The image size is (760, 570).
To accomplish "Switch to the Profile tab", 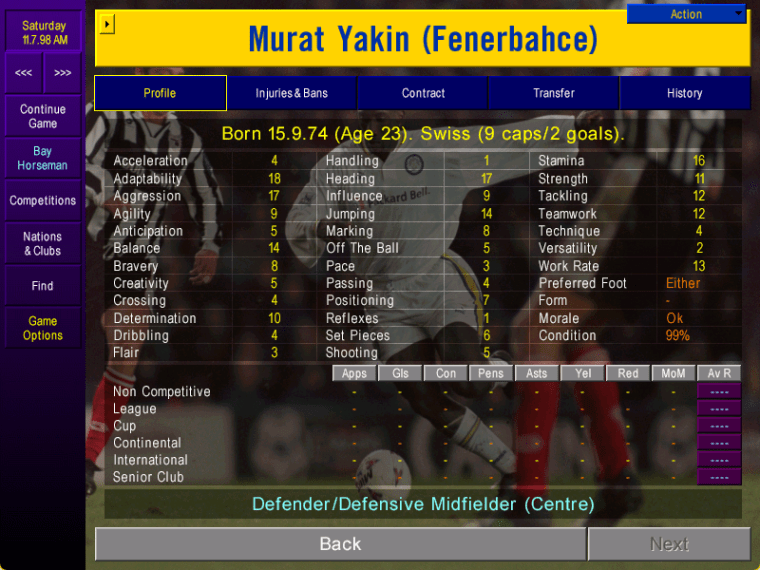I will pos(160,93).
